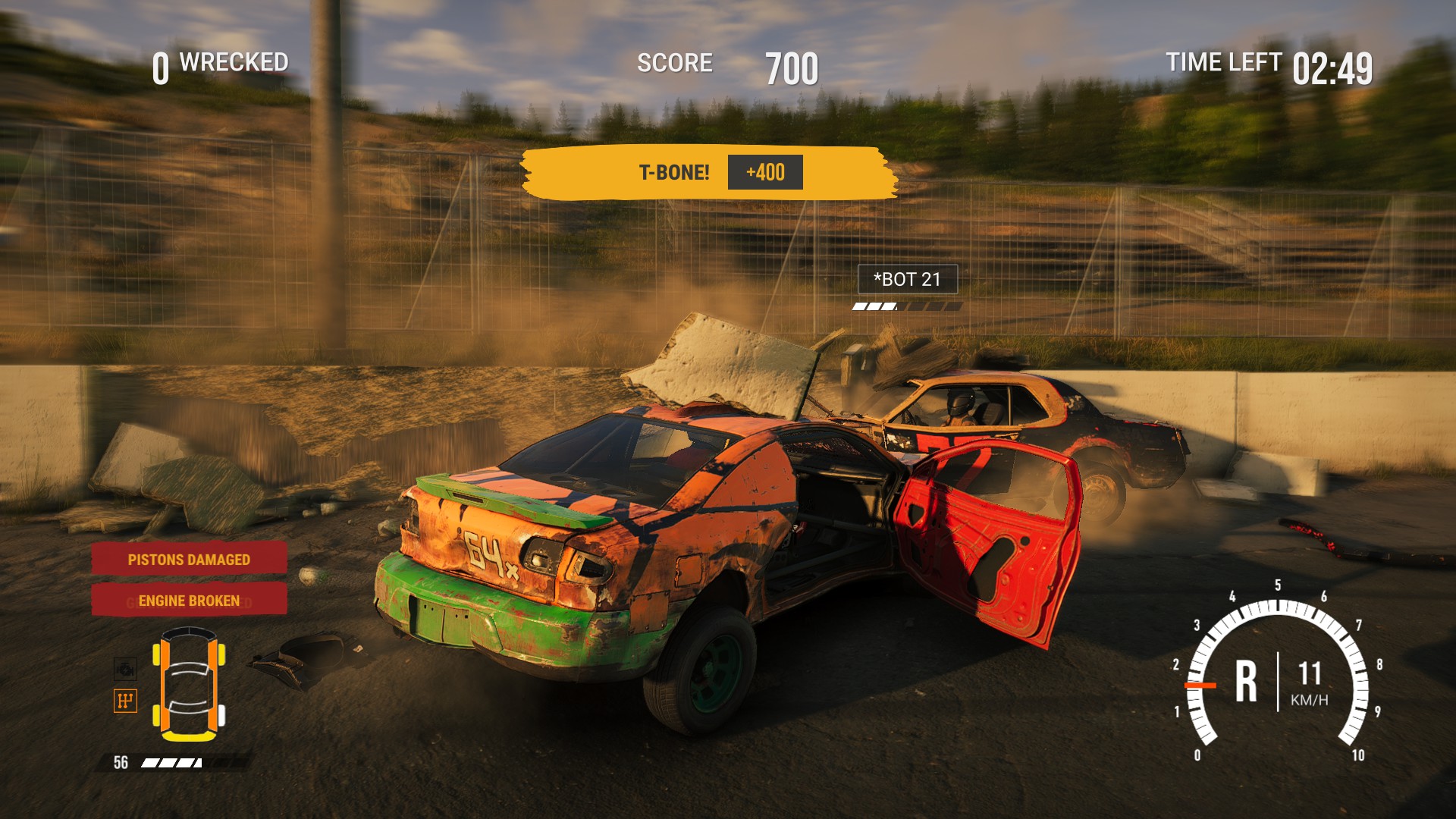The image size is (1456, 819).
Task: Click the tachometer gear indicator
Action: point(1246,680)
